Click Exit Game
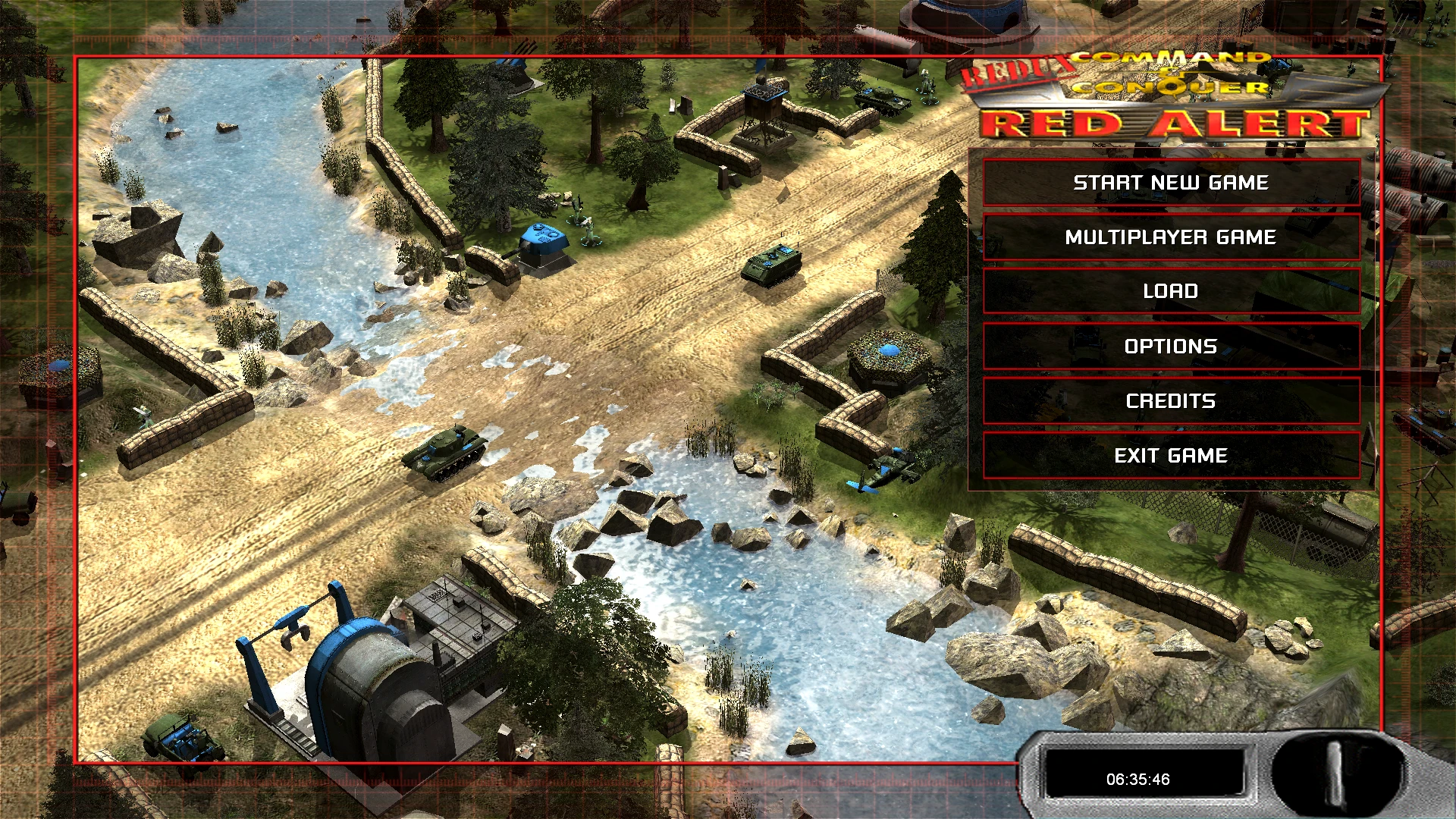1456x819 pixels. pos(1170,456)
